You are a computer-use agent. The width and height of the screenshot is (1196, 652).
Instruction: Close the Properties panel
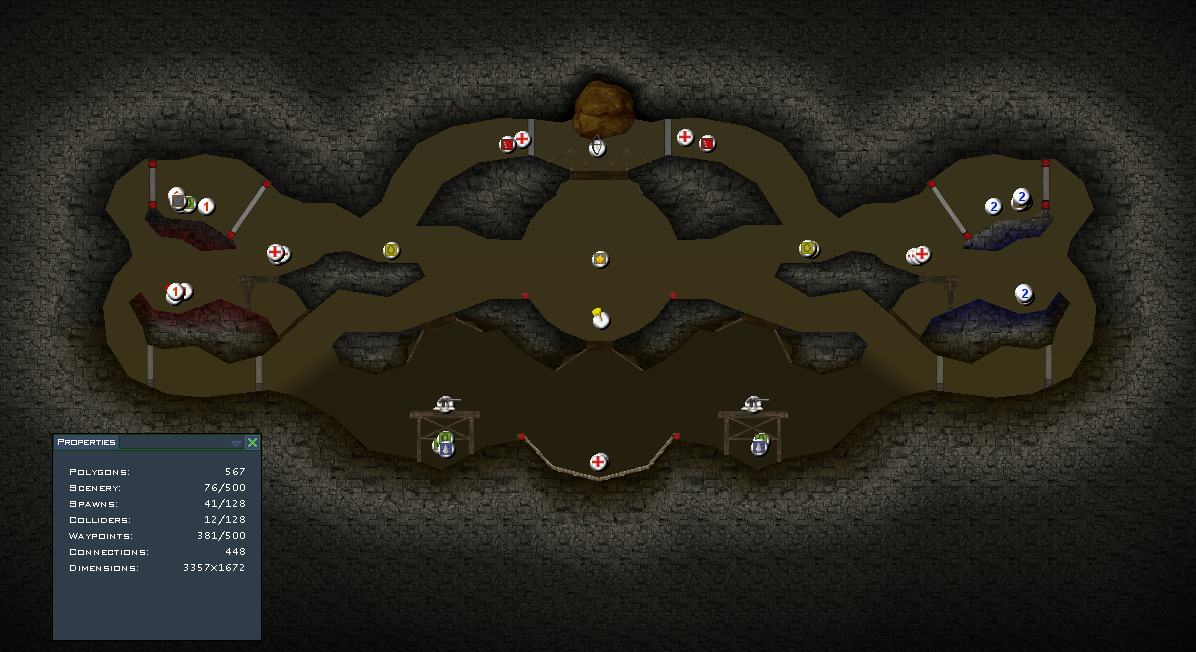252,442
